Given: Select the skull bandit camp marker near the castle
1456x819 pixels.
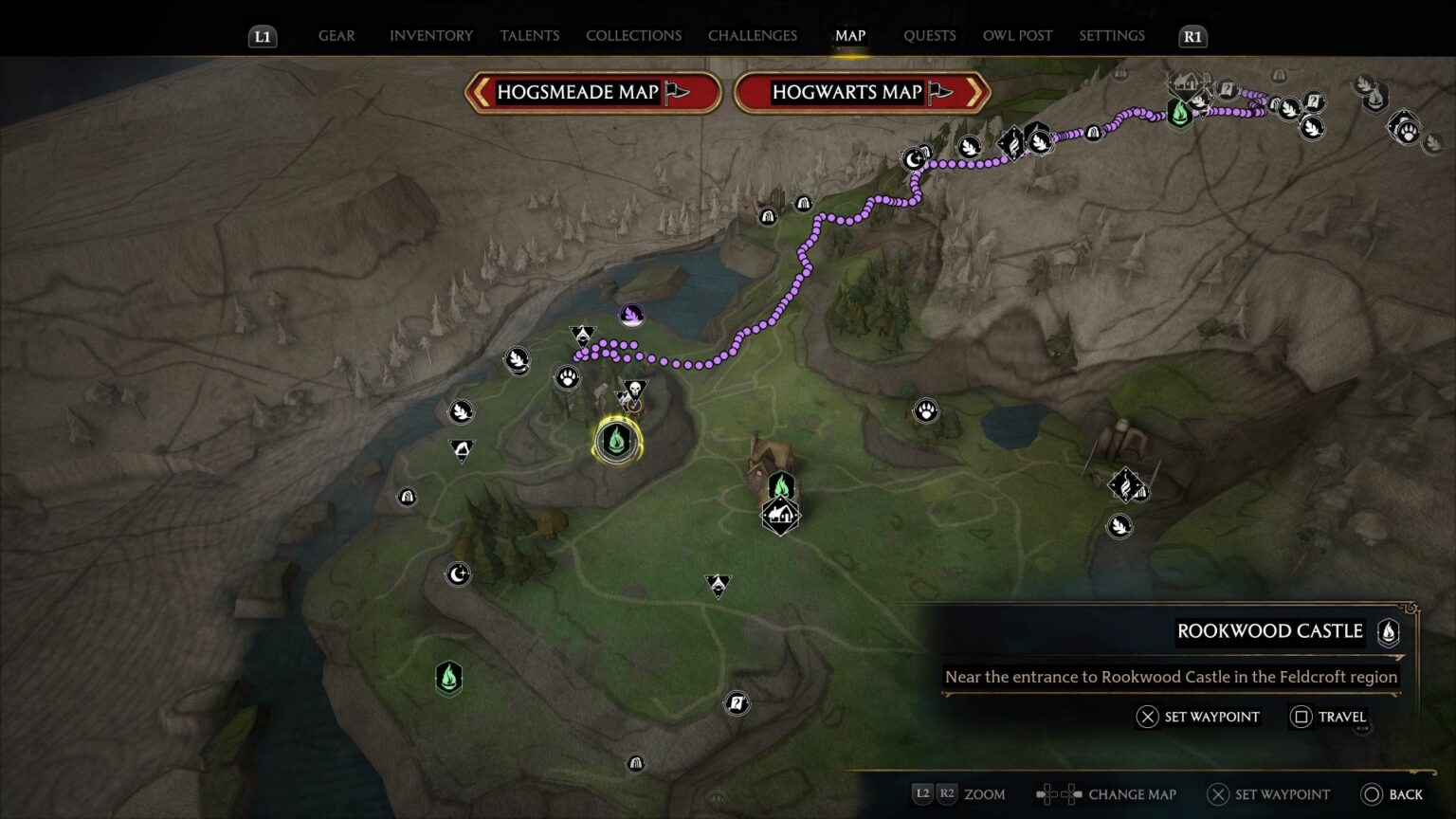Looking at the screenshot, I should (633, 390).
